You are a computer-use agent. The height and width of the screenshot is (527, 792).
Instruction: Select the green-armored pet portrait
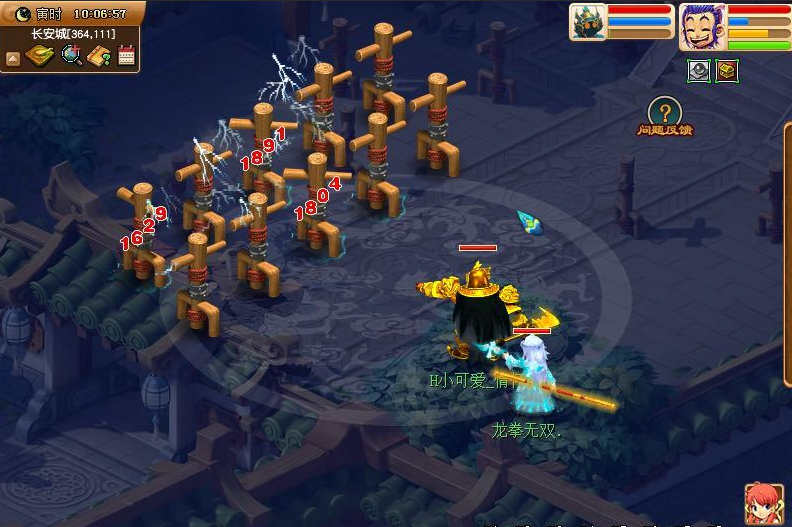pyautogui.click(x=587, y=22)
